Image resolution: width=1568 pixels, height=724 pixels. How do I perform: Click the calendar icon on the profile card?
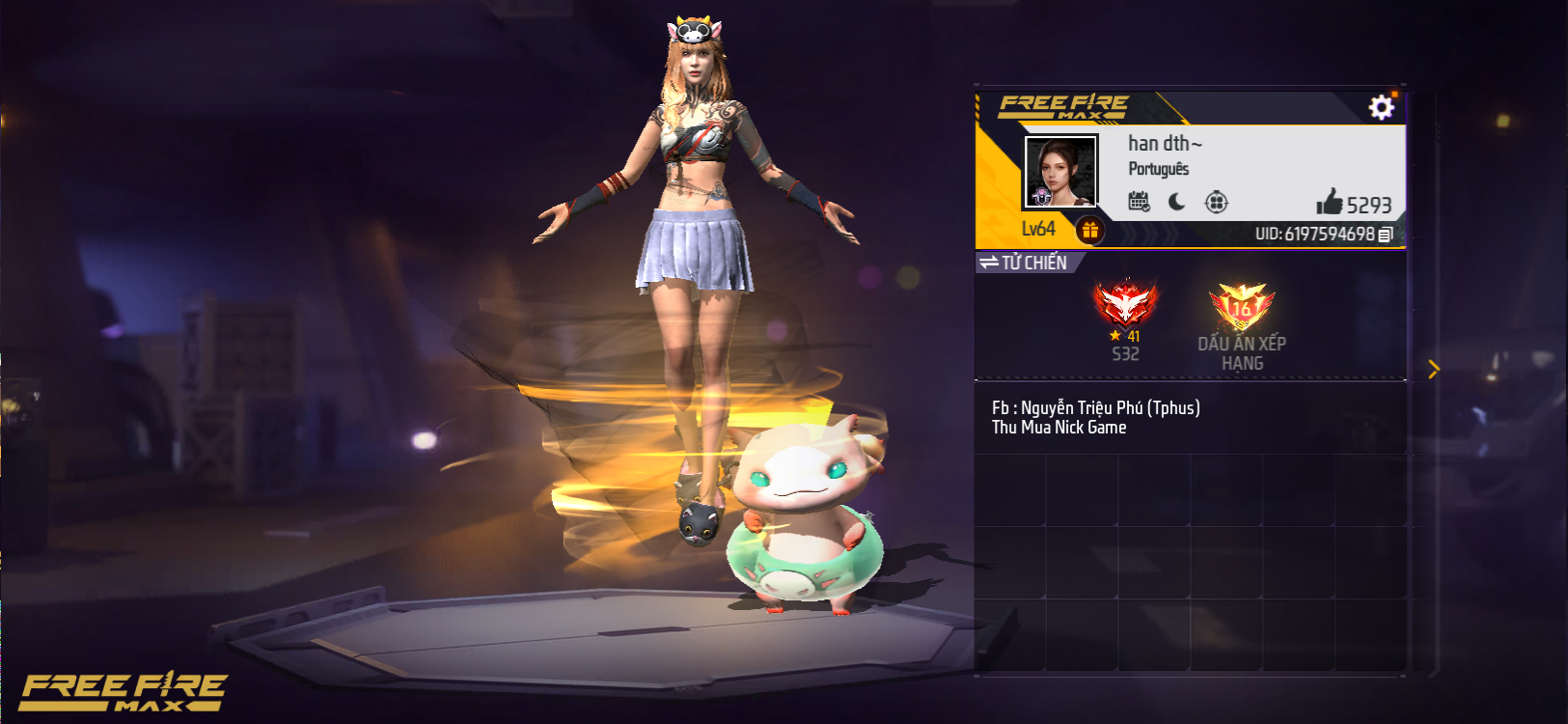1139,202
